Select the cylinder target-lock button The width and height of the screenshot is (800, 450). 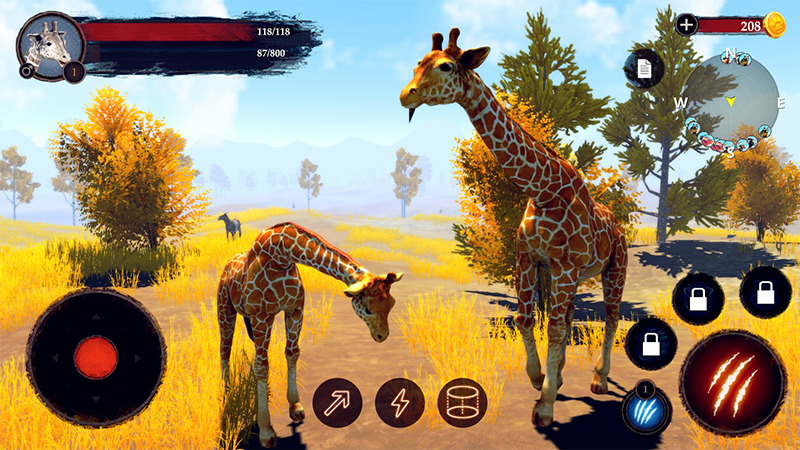(x=462, y=403)
